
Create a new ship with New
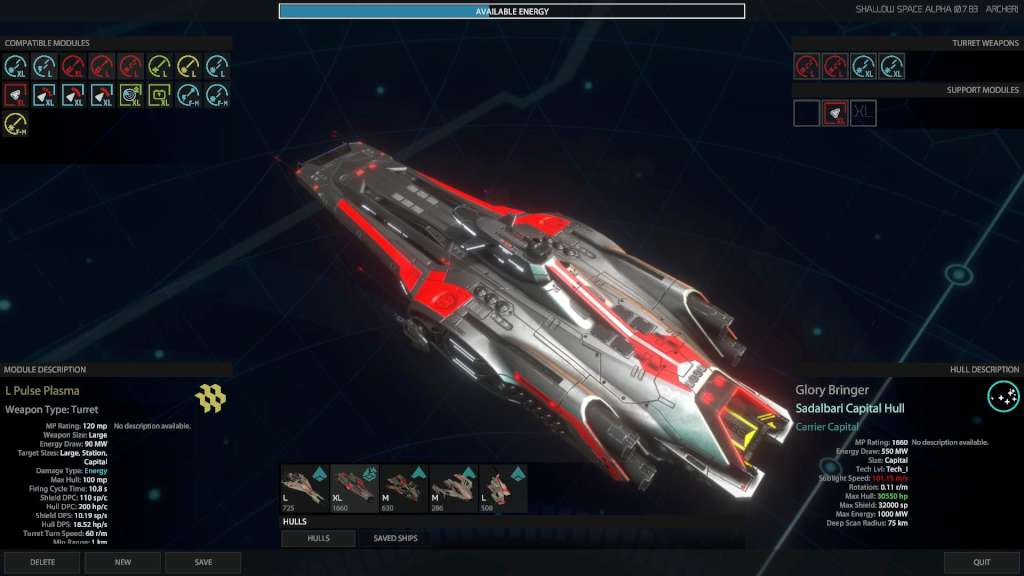tap(123, 562)
